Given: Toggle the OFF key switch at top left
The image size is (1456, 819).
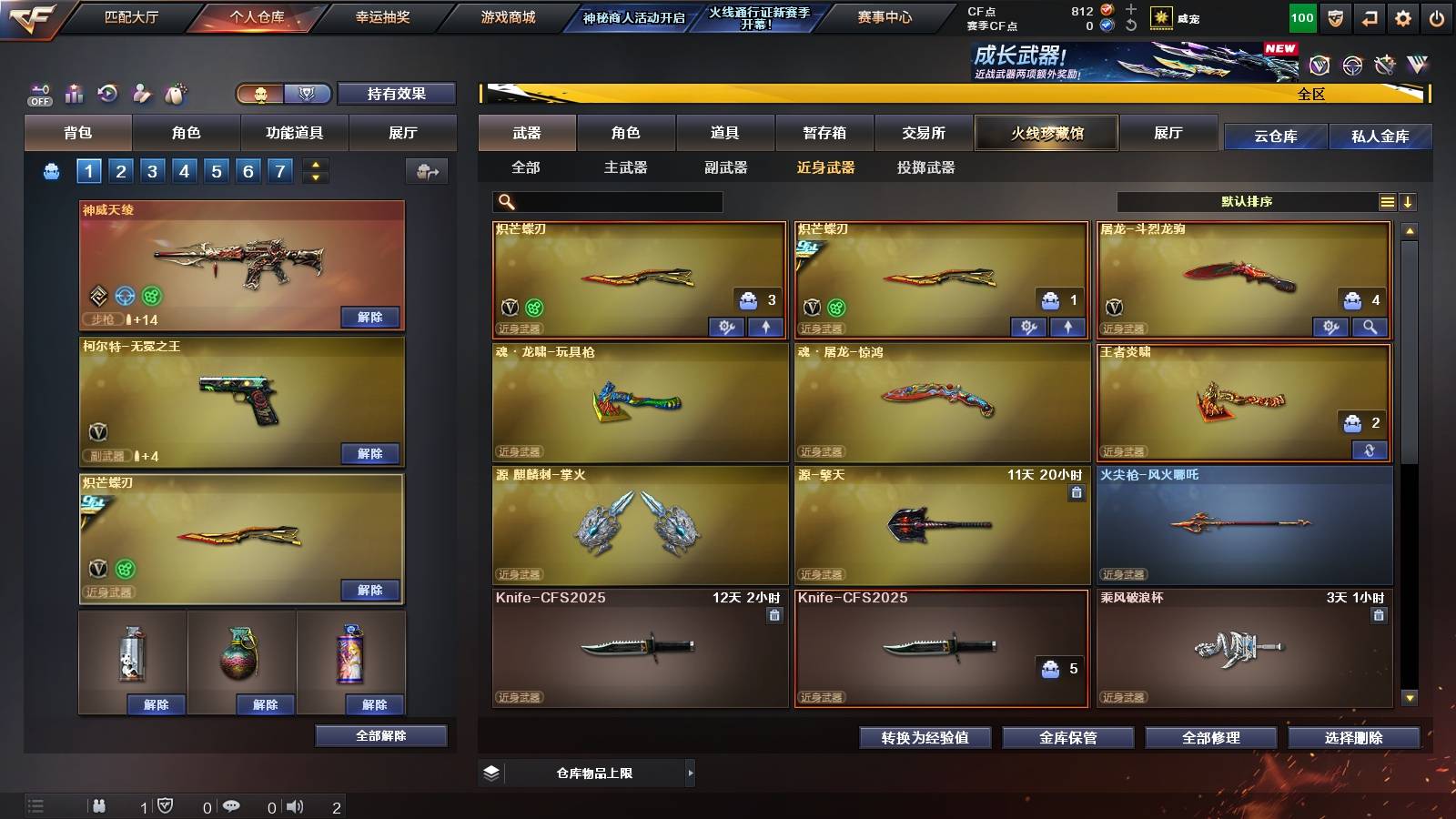Looking at the screenshot, I should (38, 93).
